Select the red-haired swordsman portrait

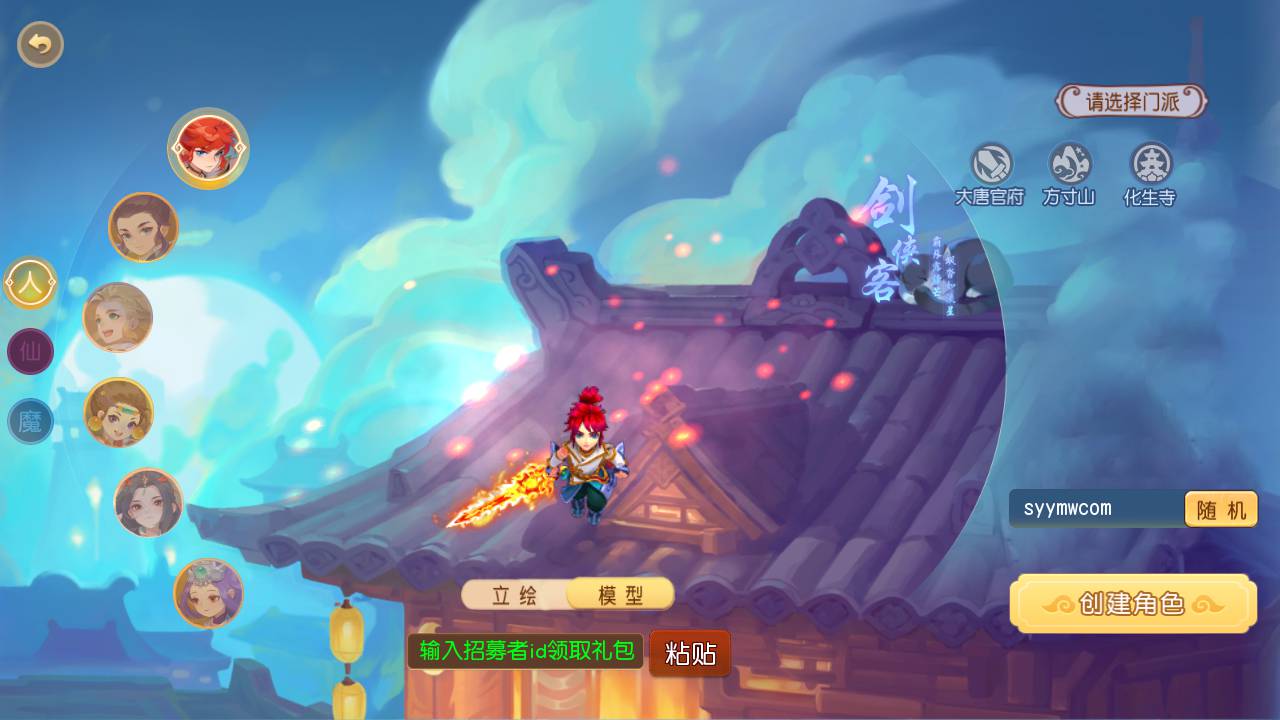tap(208, 149)
